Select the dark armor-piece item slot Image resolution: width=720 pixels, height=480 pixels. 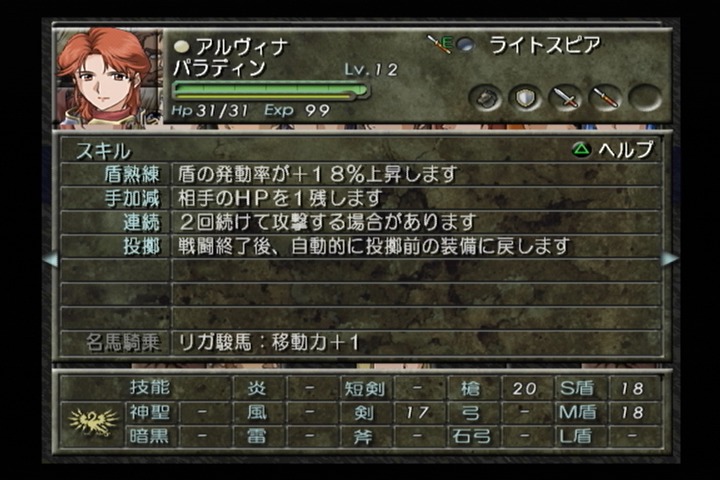pos(486,98)
